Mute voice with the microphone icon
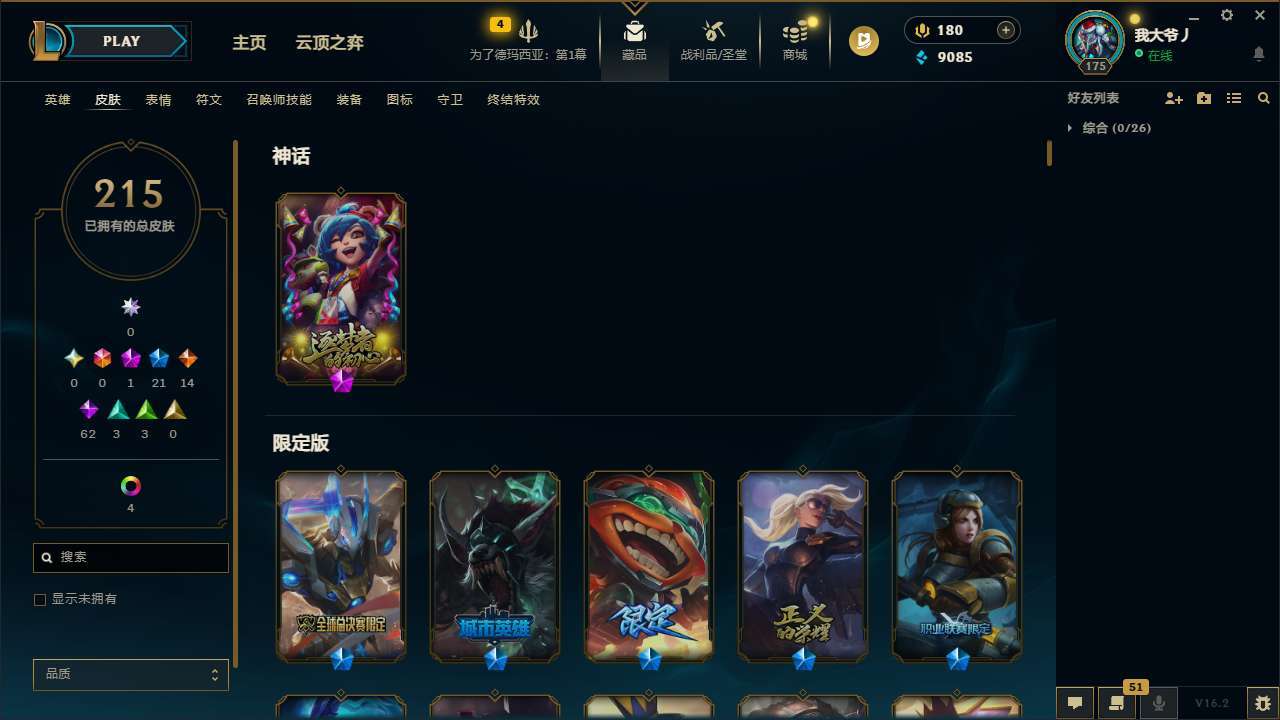This screenshot has width=1280, height=720. 1158,703
